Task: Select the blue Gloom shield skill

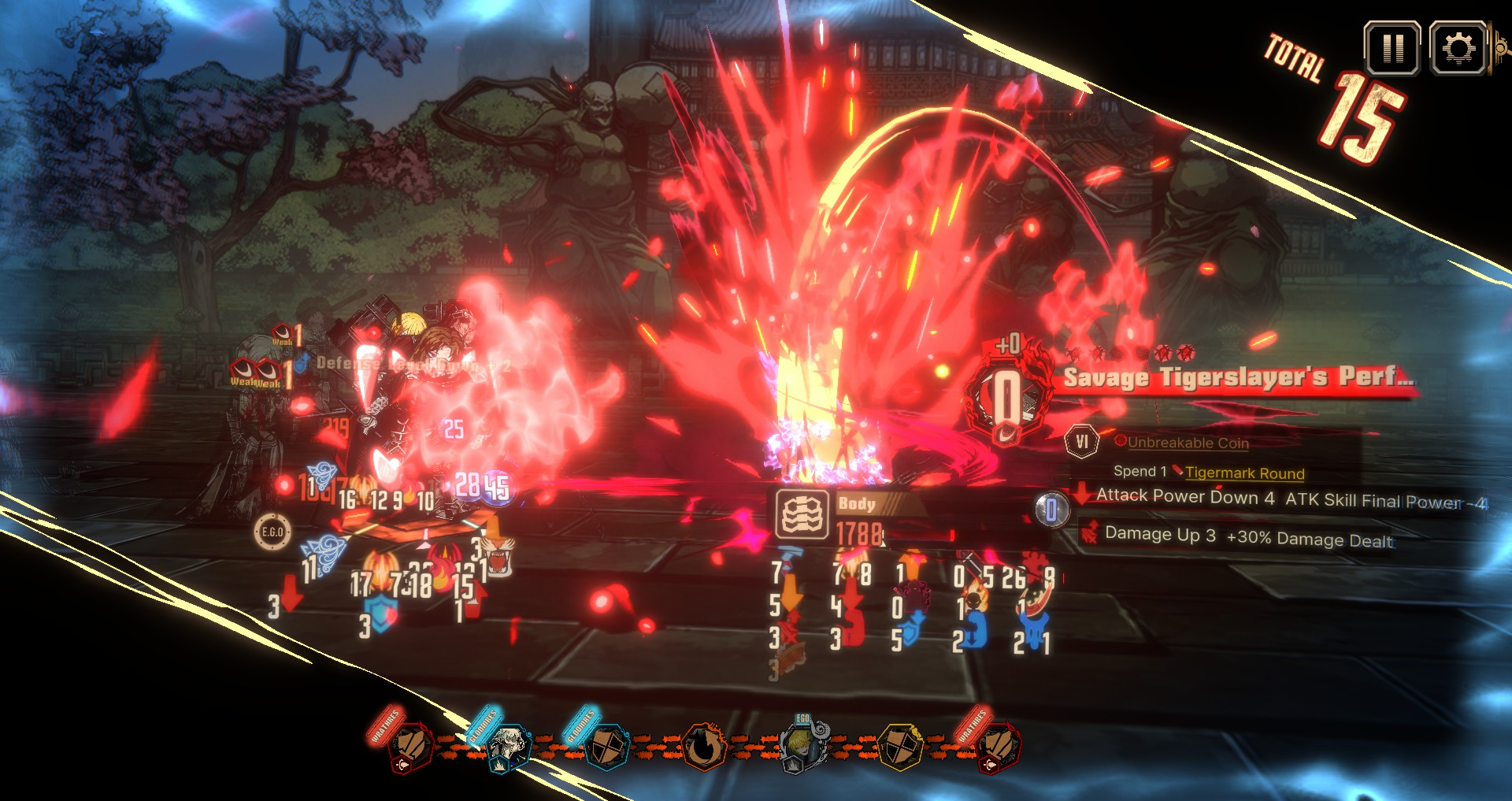Action: tap(606, 747)
